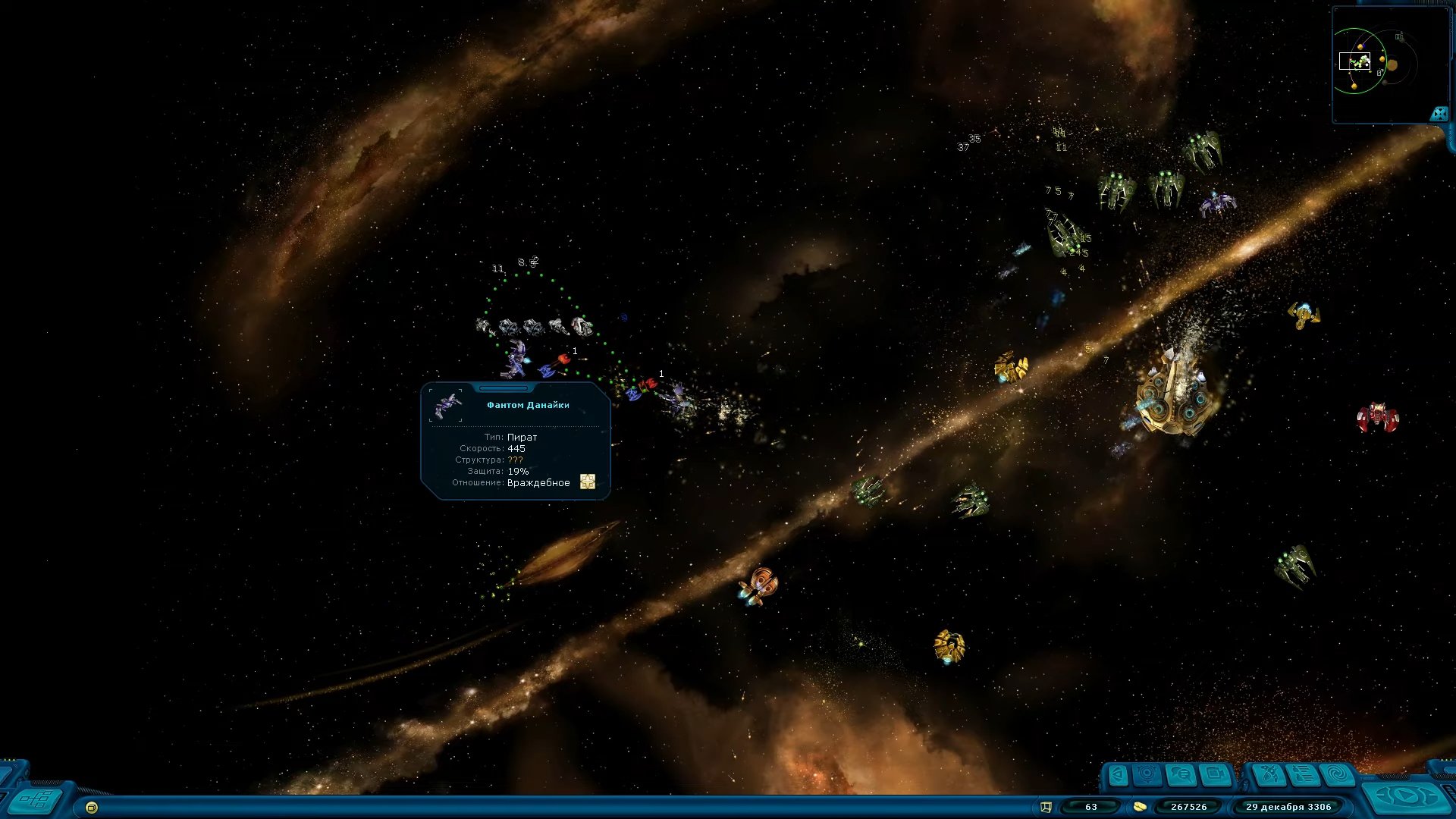This screenshot has height=819, width=1456.
Task: Open the ranger ratings list
Action: tap(1304, 775)
